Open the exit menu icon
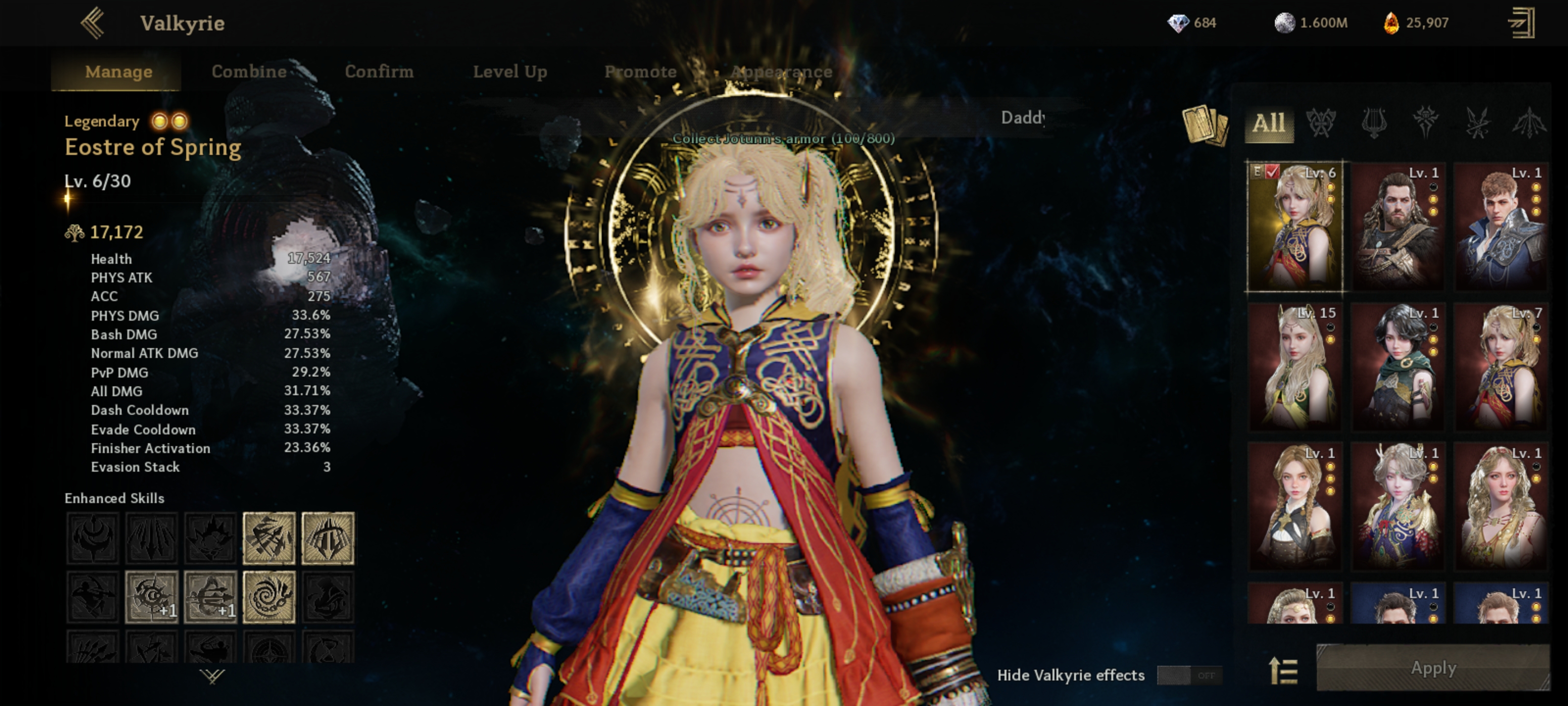The image size is (1568, 706). 1521,23
